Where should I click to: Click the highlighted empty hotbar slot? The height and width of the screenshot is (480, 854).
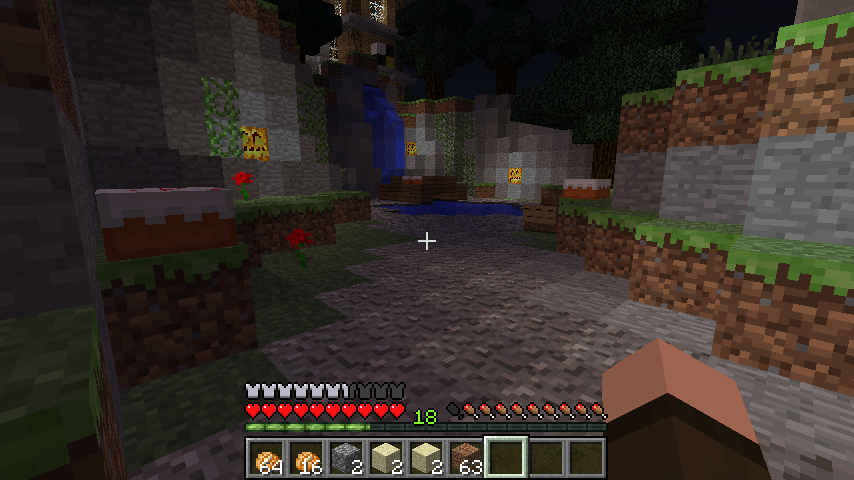(506, 458)
